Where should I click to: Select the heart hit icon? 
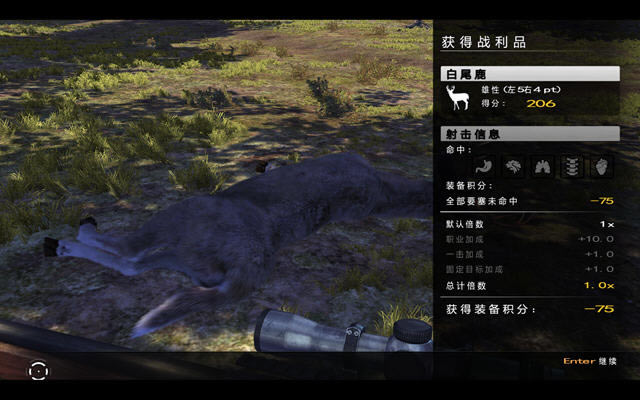pos(600,166)
